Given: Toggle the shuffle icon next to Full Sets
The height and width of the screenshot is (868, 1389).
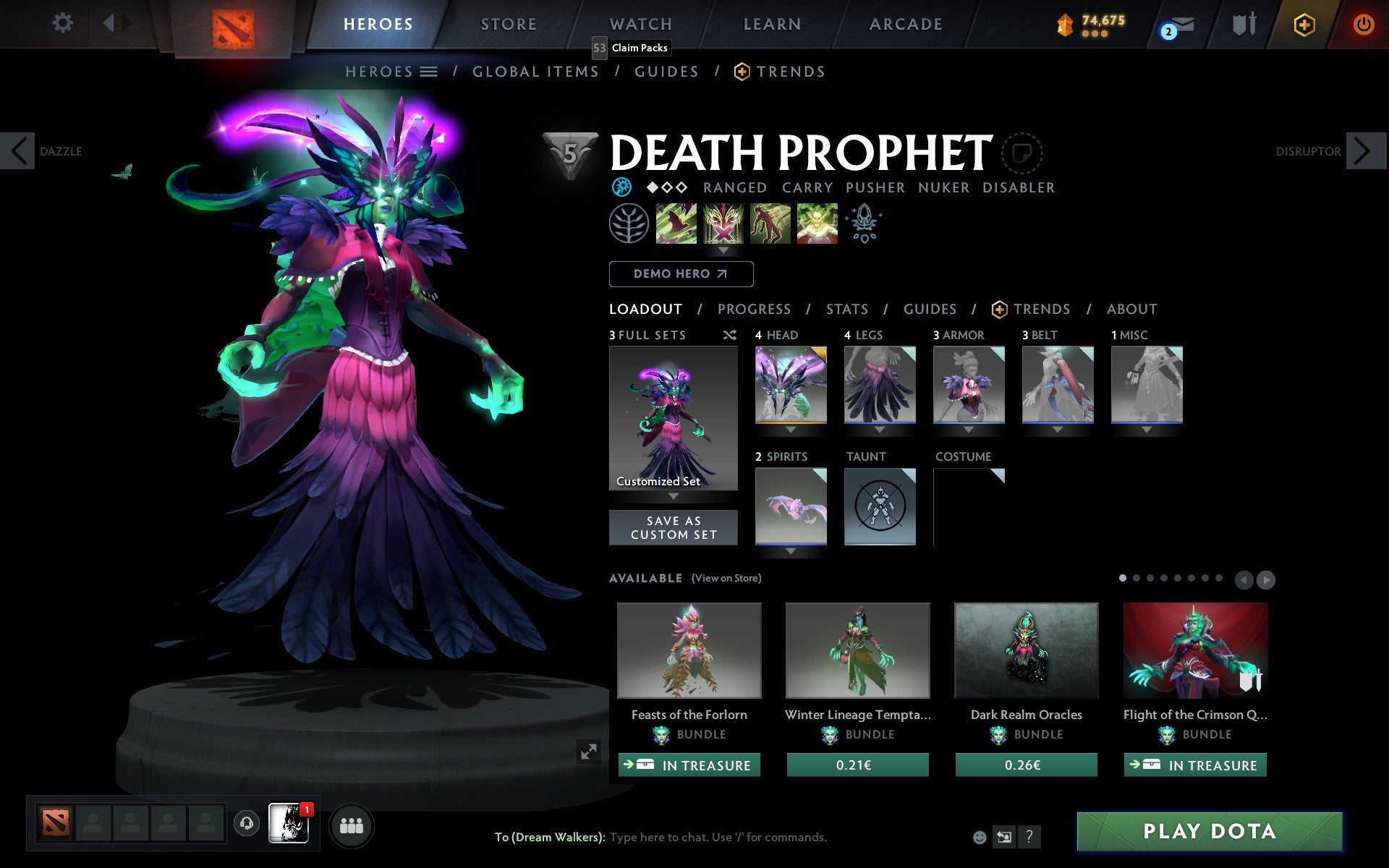Looking at the screenshot, I should point(729,335).
